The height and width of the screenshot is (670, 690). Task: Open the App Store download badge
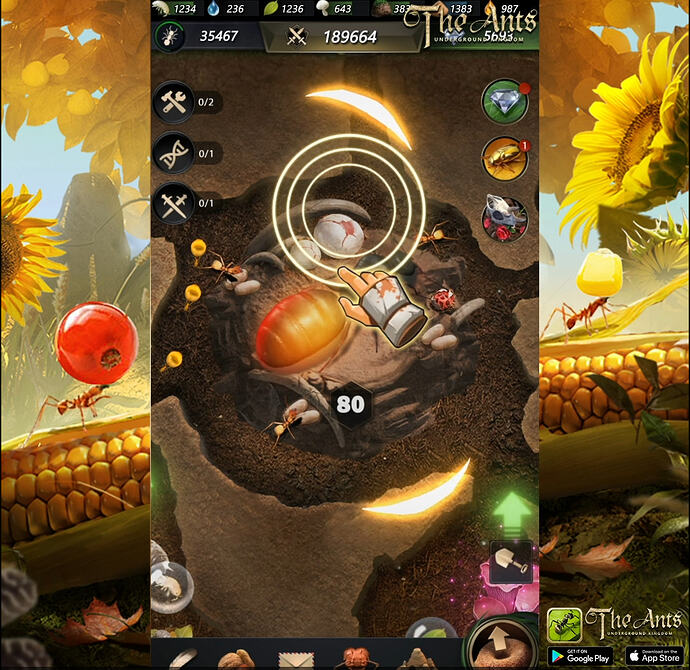point(653,655)
